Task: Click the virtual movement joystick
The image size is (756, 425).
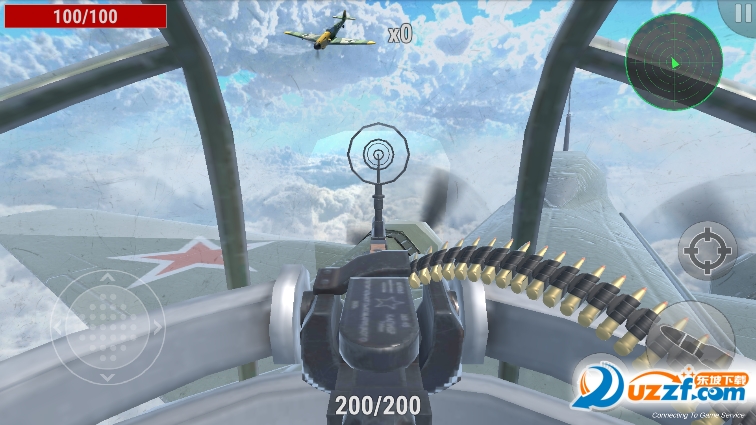Action: click(x=107, y=326)
